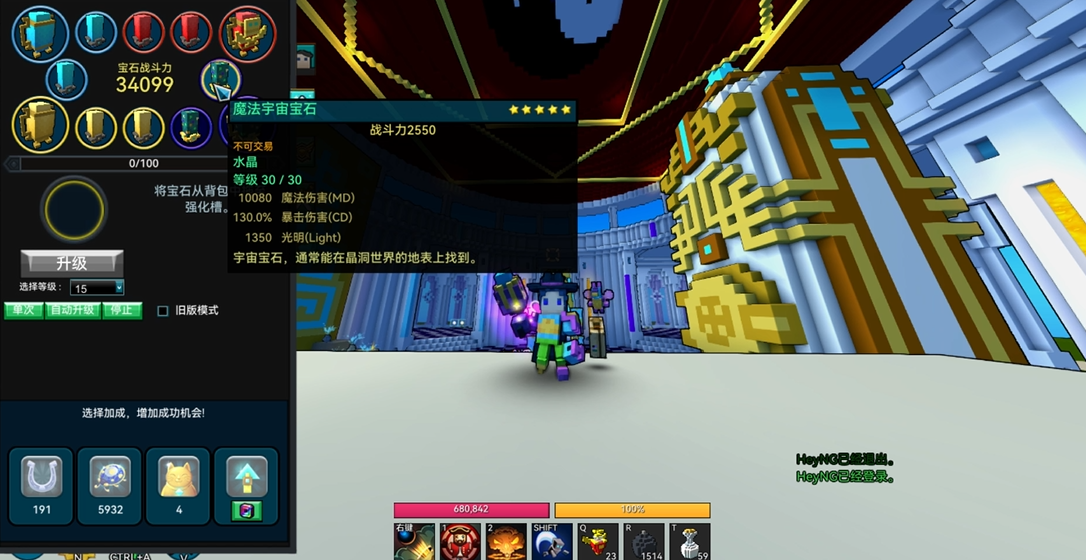Toggle the 旧版模式 legacy mode checkbox
The width and height of the screenshot is (1086, 560).
(163, 311)
